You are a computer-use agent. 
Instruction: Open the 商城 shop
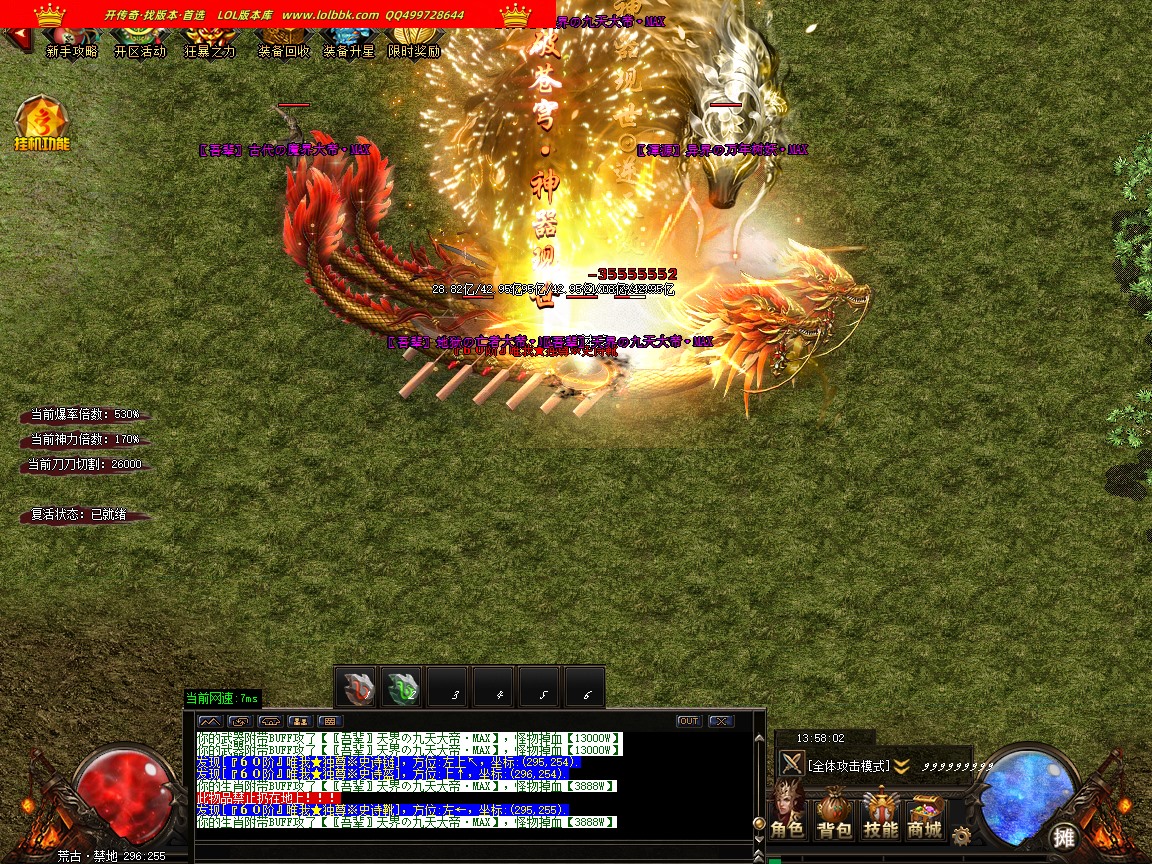[925, 815]
